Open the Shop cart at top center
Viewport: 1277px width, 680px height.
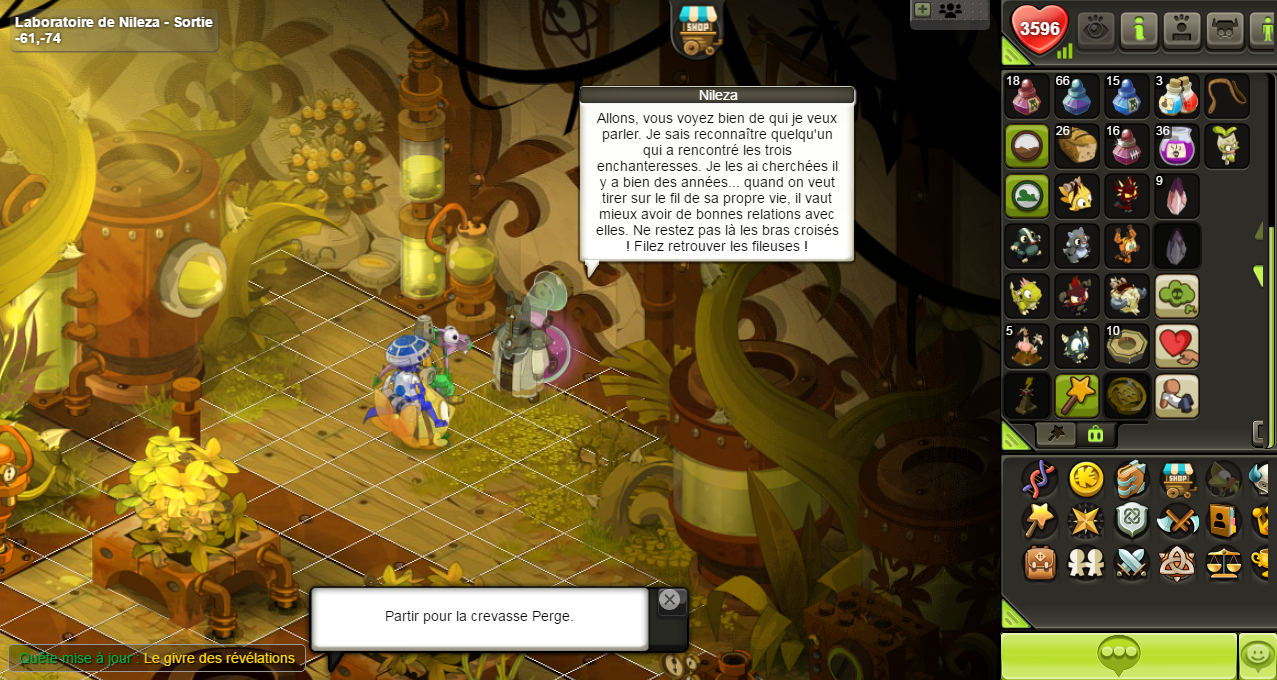(x=698, y=29)
